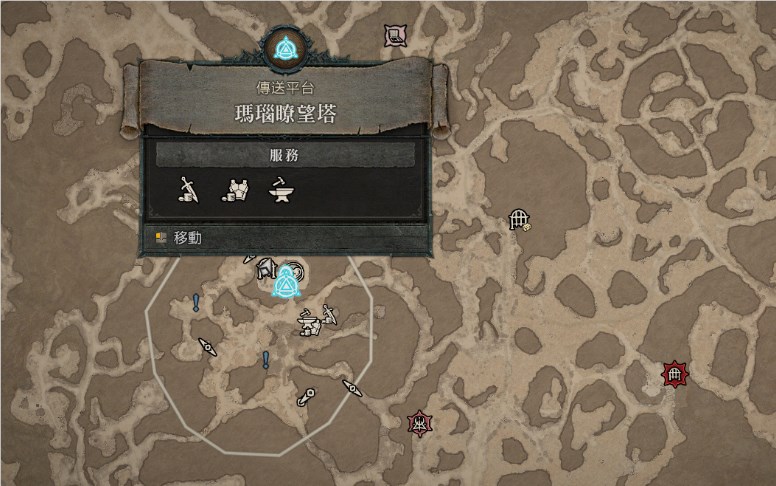The image size is (776, 486).
Task: Select the white cellar gate map marker
Action: click(518, 219)
